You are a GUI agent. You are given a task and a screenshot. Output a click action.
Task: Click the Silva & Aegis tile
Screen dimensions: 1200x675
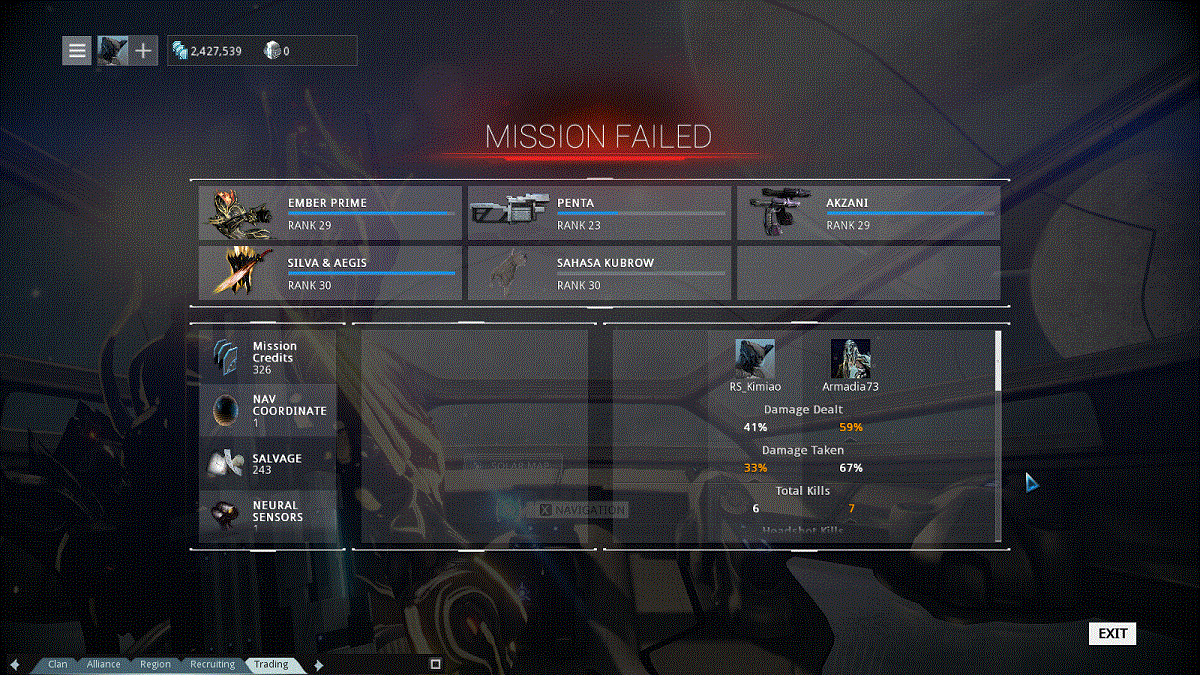tap(330, 273)
